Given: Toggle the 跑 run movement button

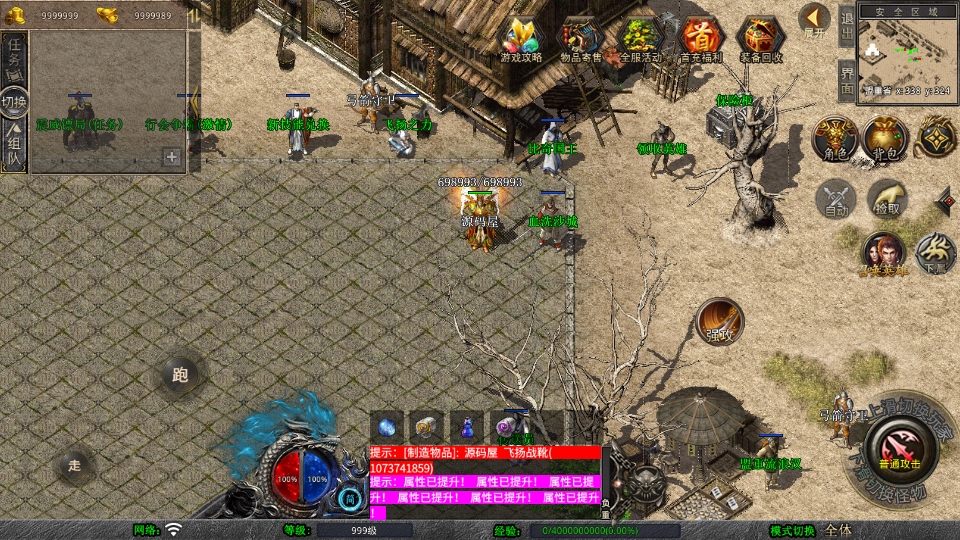Looking at the screenshot, I should click(x=180, y=375).
